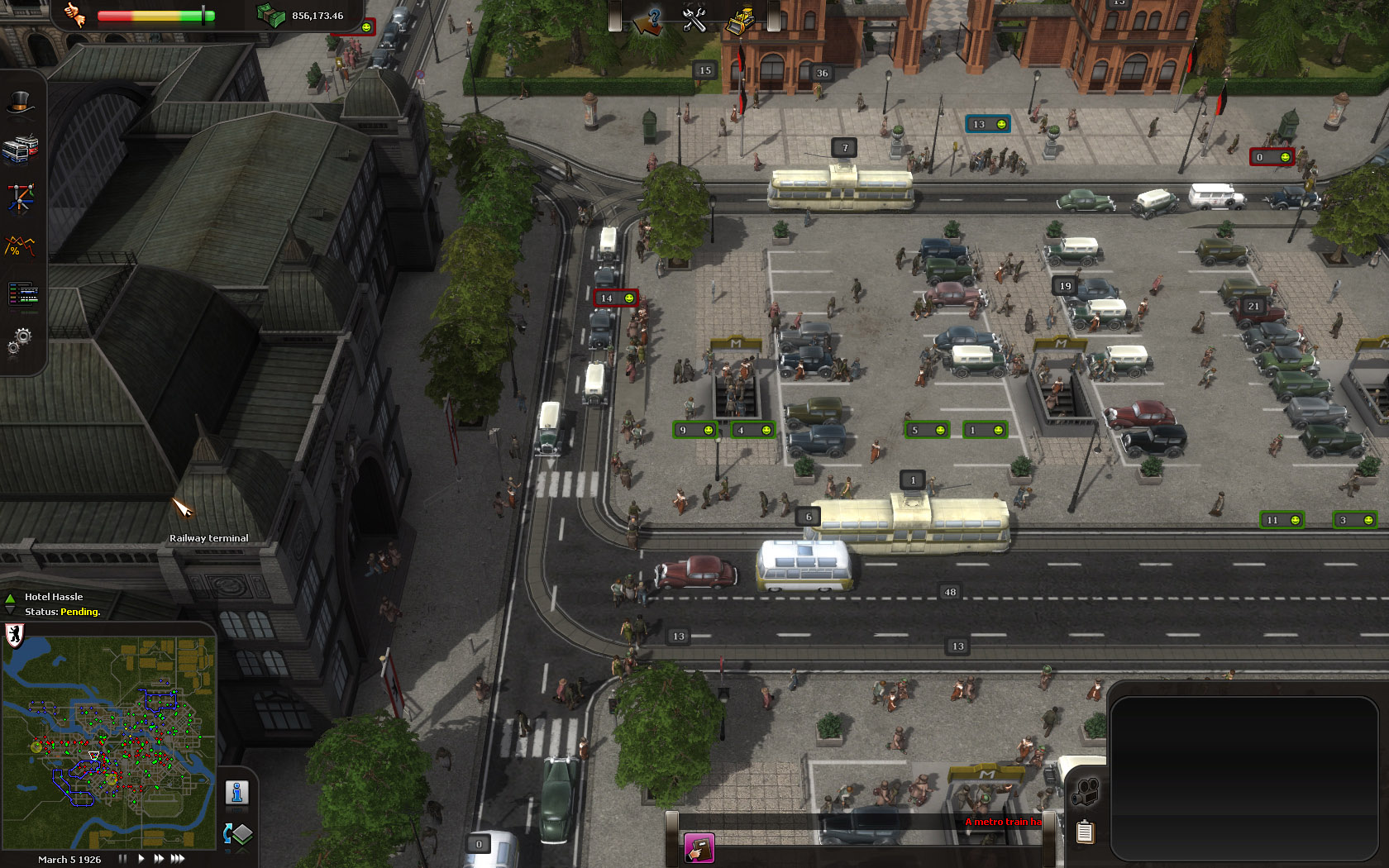Set game speed to triple fast-forward
1389x868 pixels.
point(177,859)
